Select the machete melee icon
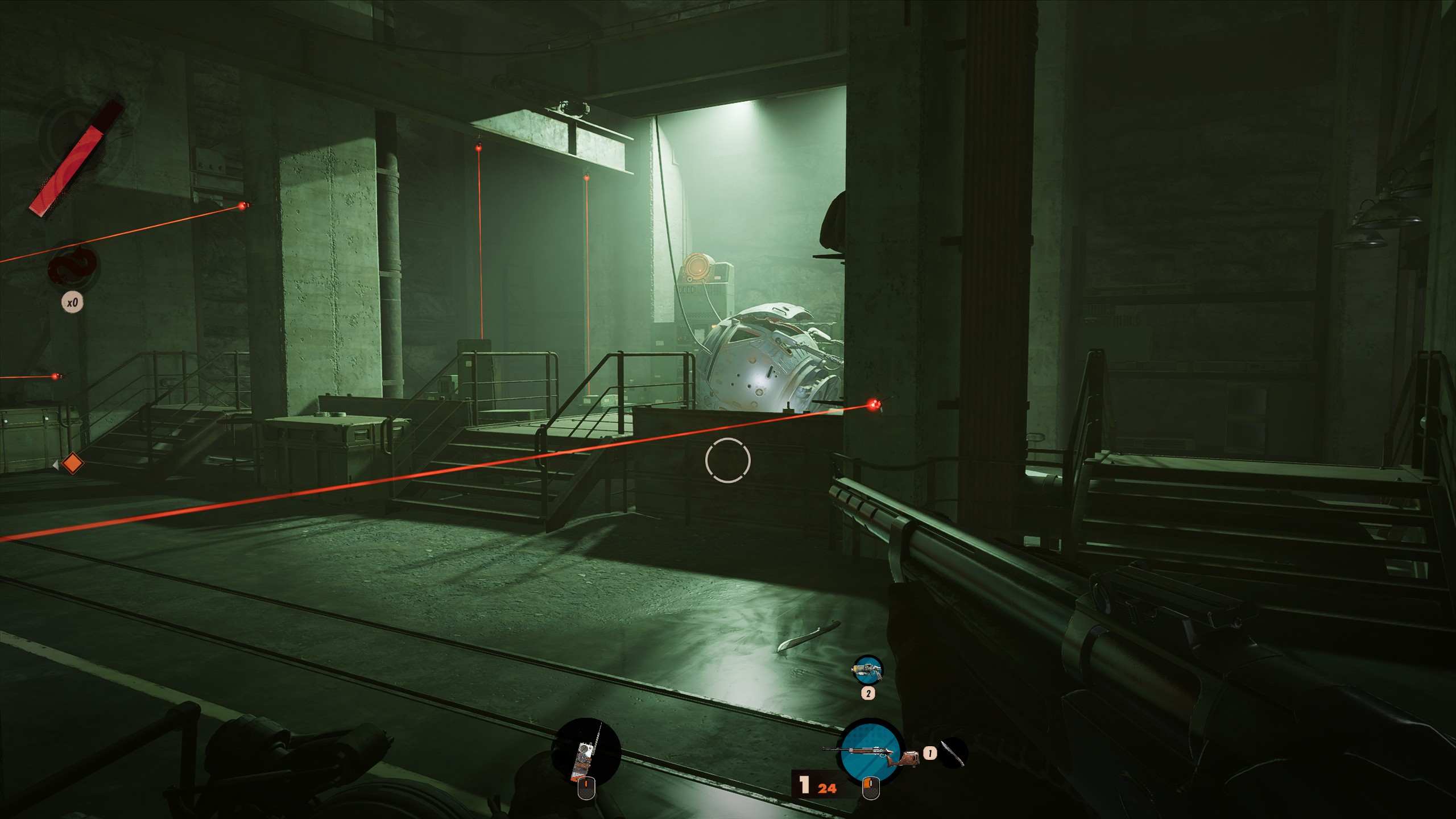 [953, 753]
